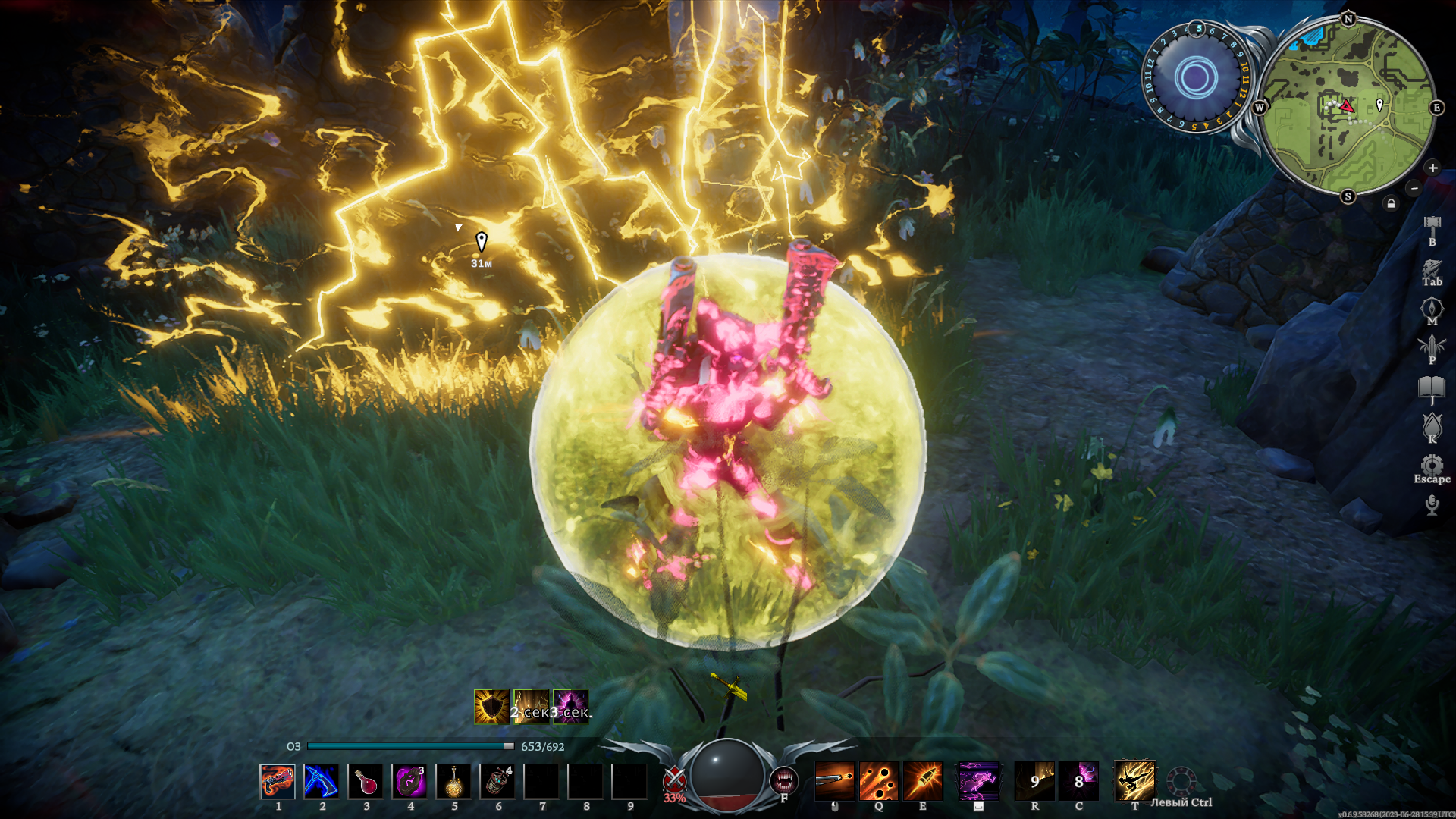Zoom in the minimap with plus
This screenshot has width=1456, height=819.
click(1432, 168)
